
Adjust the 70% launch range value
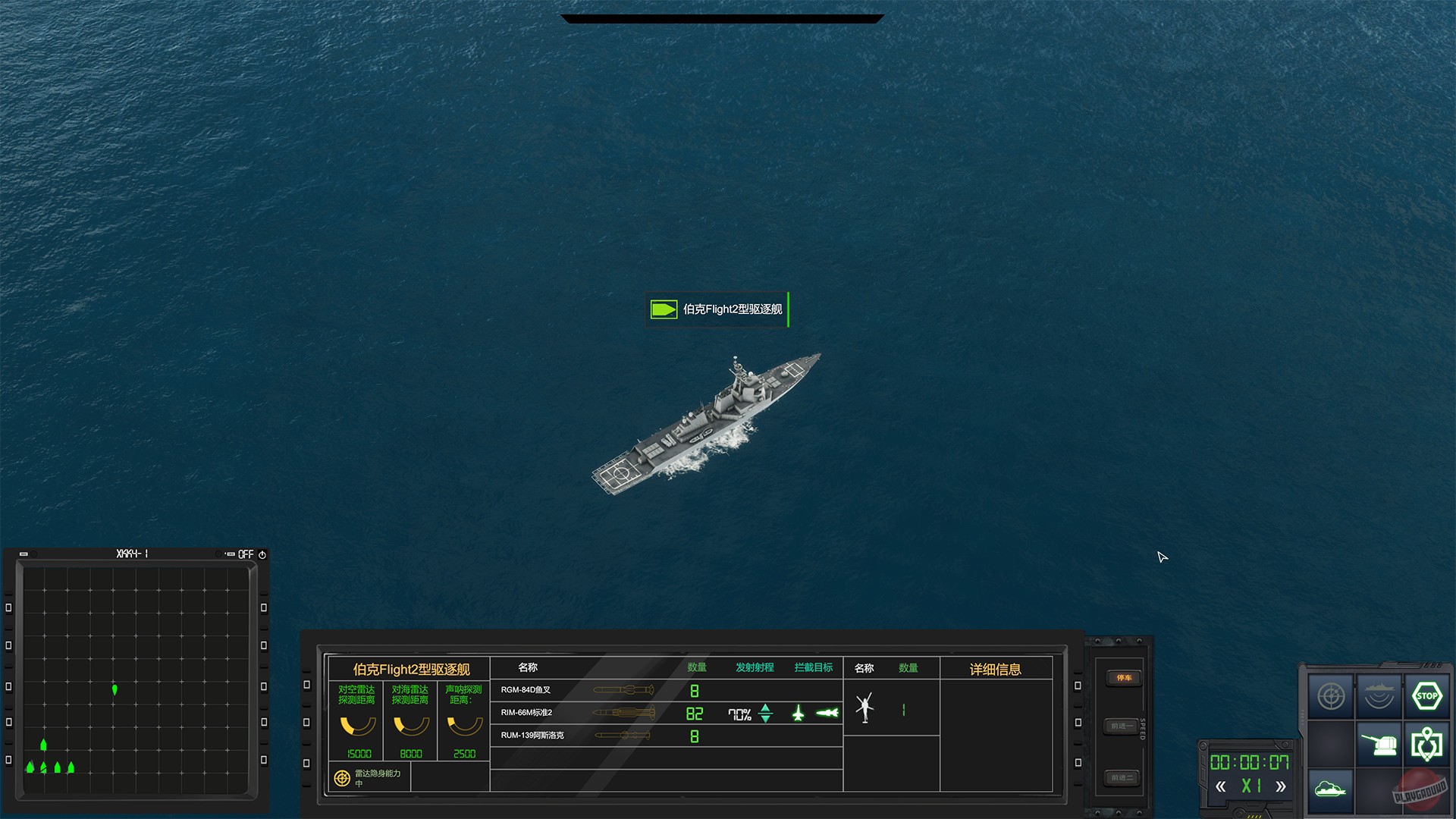pos(740,713)
